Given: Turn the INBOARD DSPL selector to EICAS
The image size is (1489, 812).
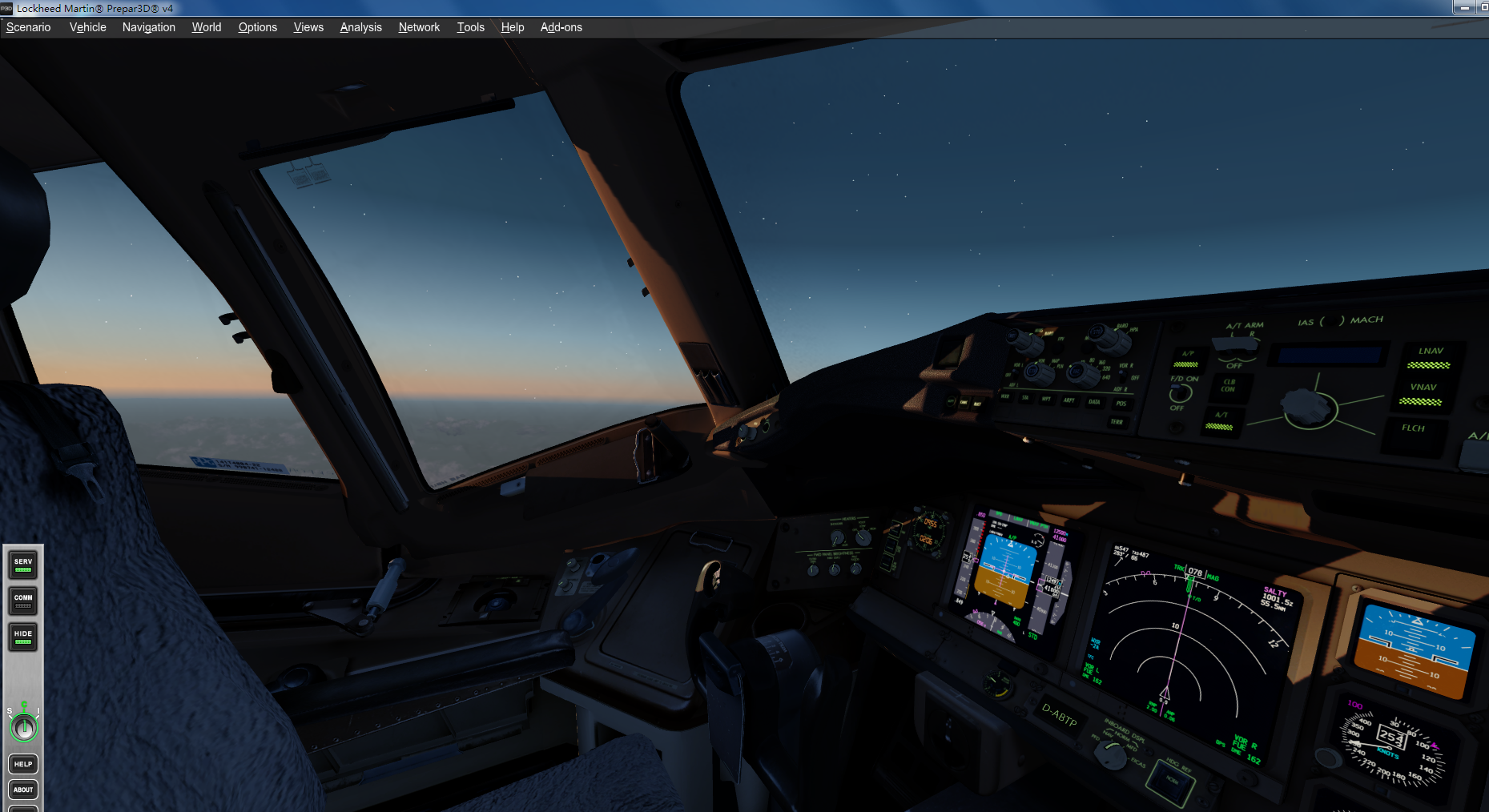Looking at the screenshot, I should (x=1111, y=756).
